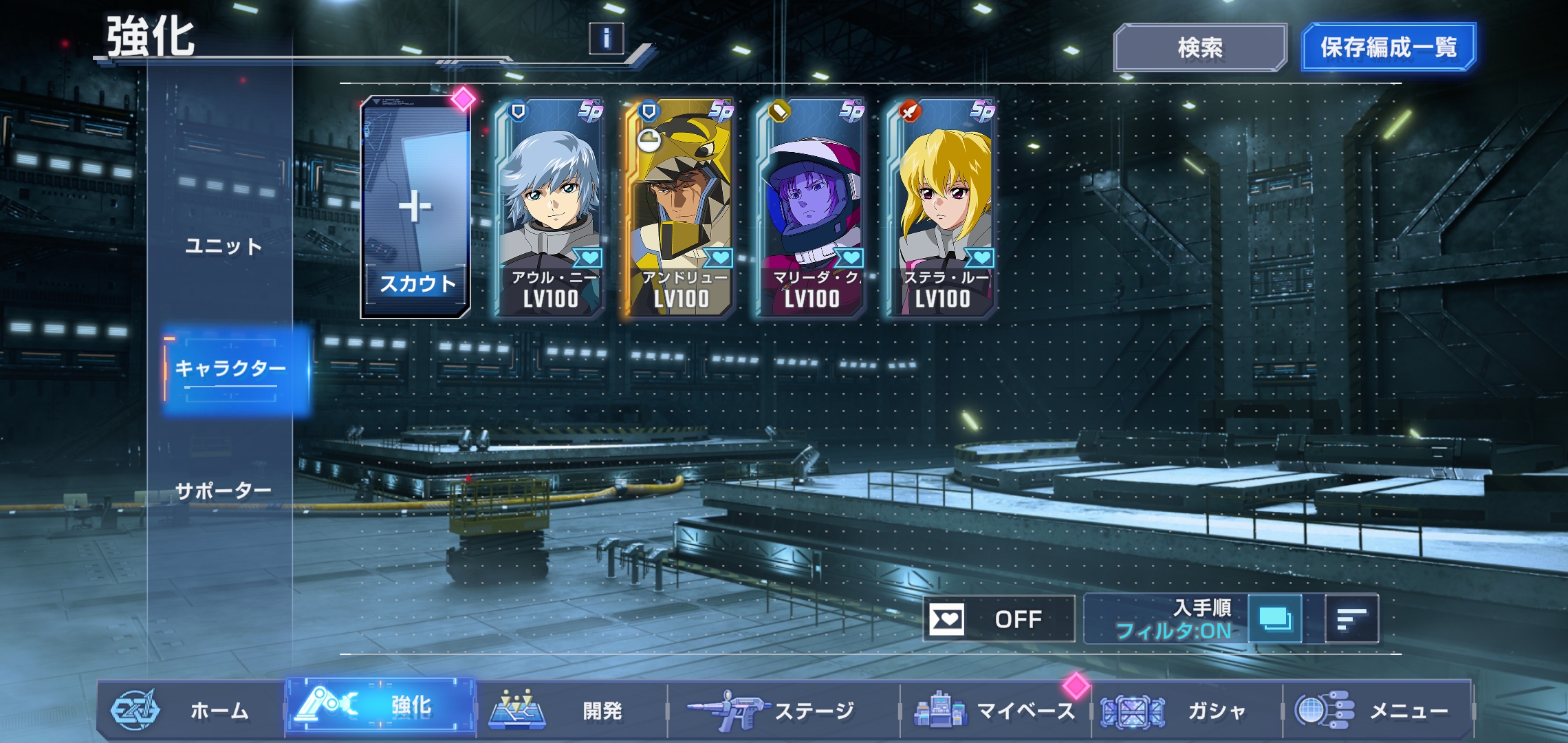Image resolution: width=1568 pixels, height=743 pixels.
Task: Switch to the ユニット tab
Action: click(224, 246)
